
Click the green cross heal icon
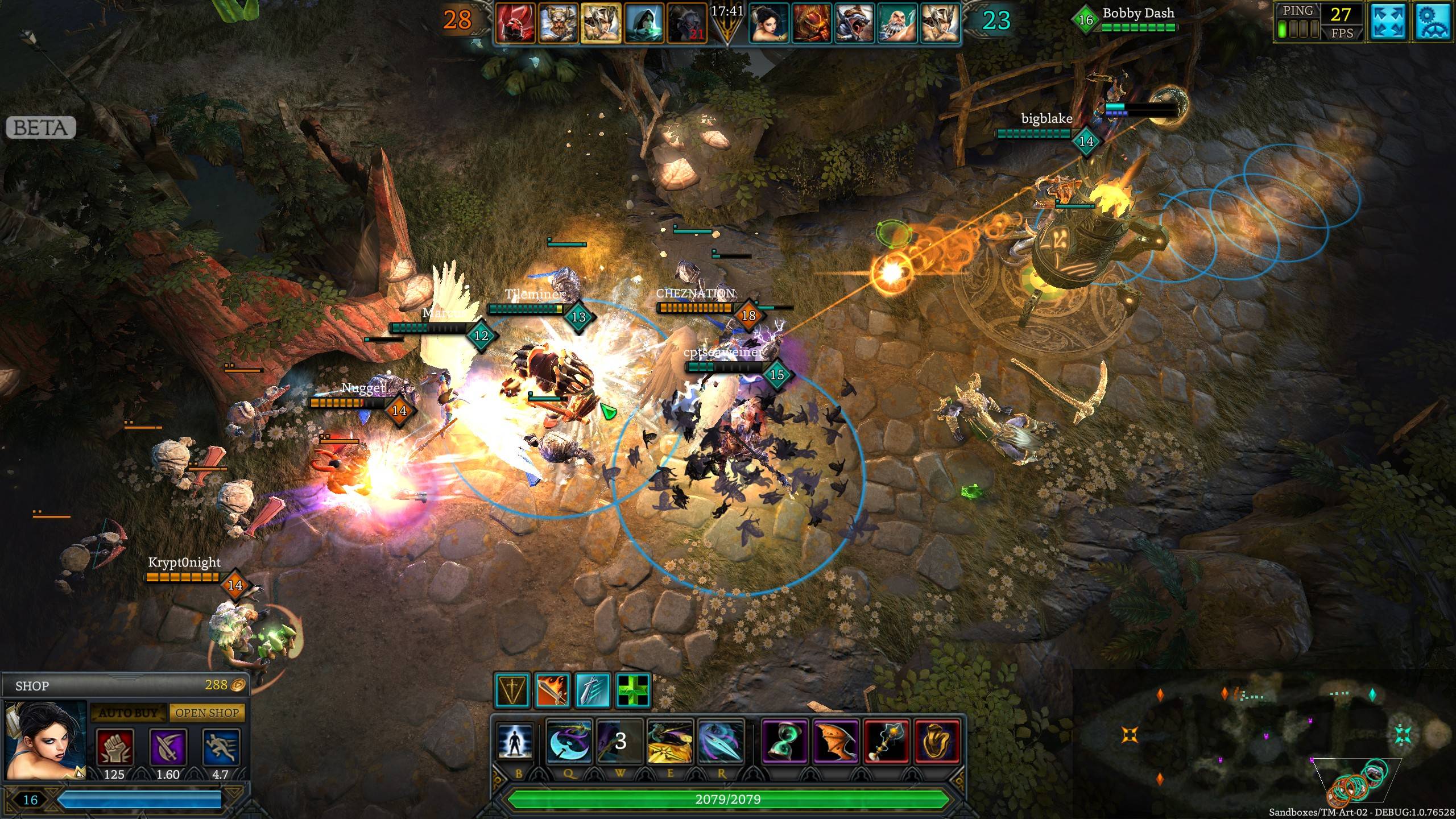(632, 690)
